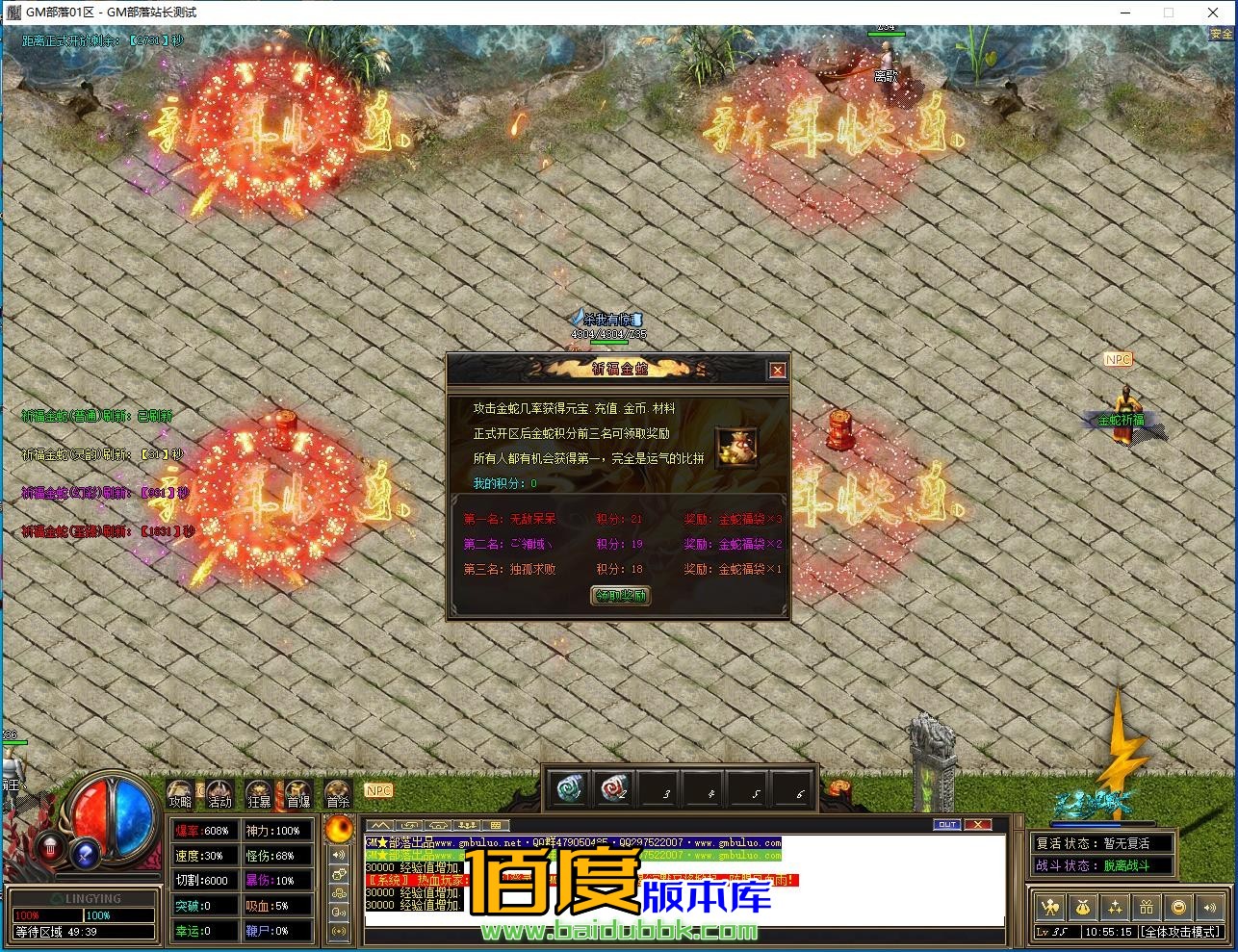Screen dimensions: 1238x952
Task: Open the character equipment panel icon
Action: (x=1051, y=907)
